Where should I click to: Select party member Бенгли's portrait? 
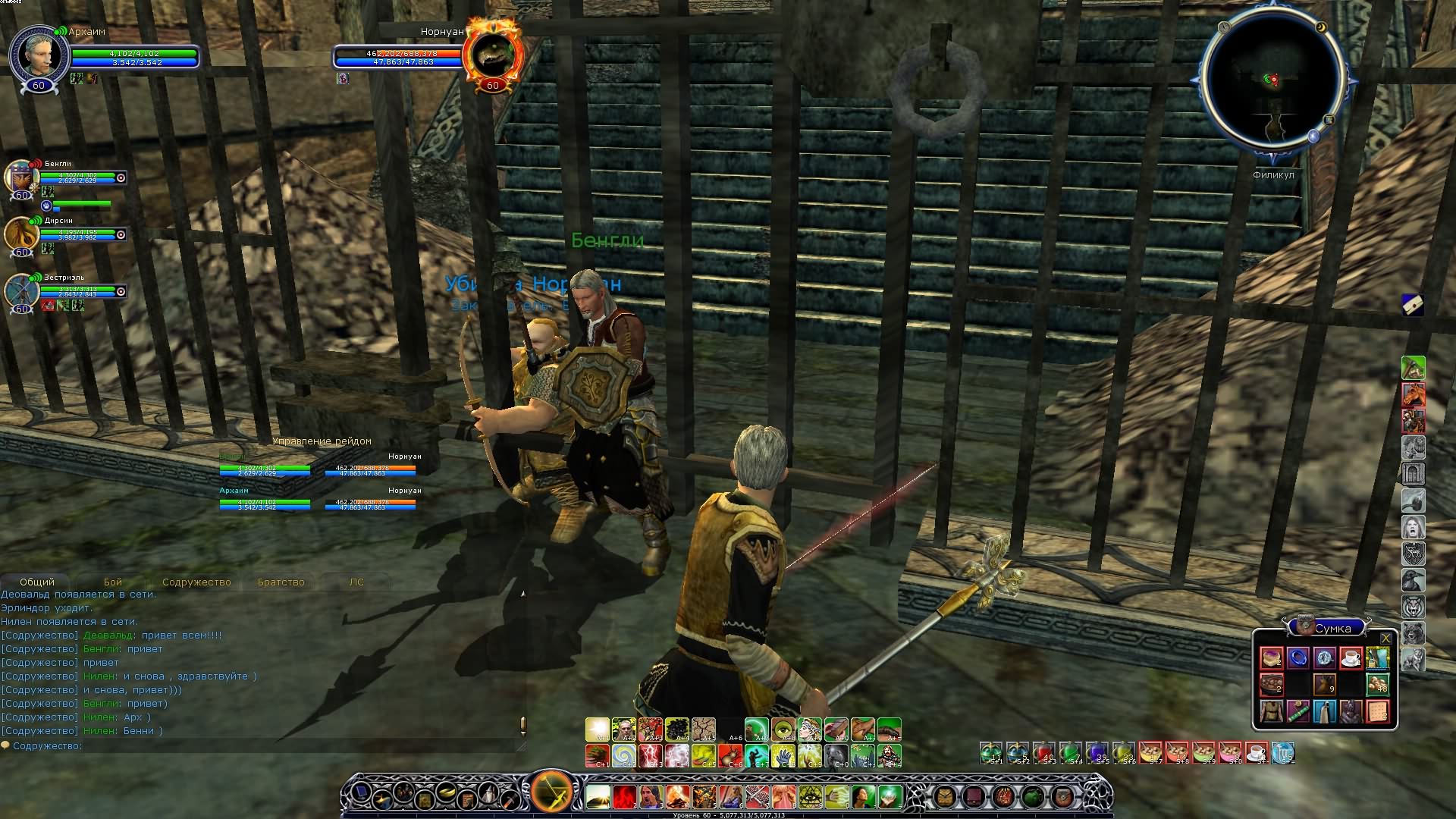tap(20, 177)
